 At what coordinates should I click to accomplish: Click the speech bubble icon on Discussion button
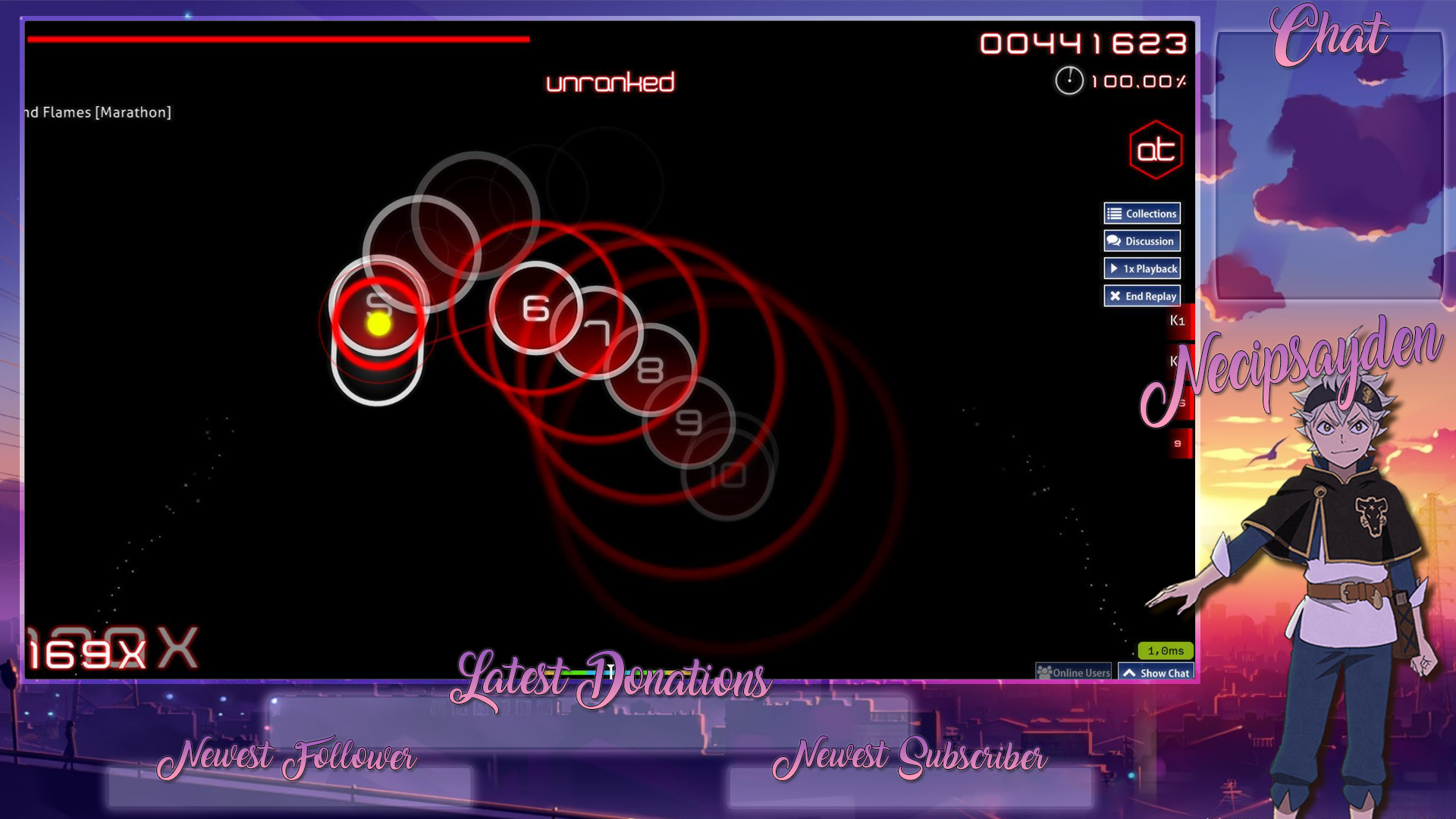(1112, 240)
